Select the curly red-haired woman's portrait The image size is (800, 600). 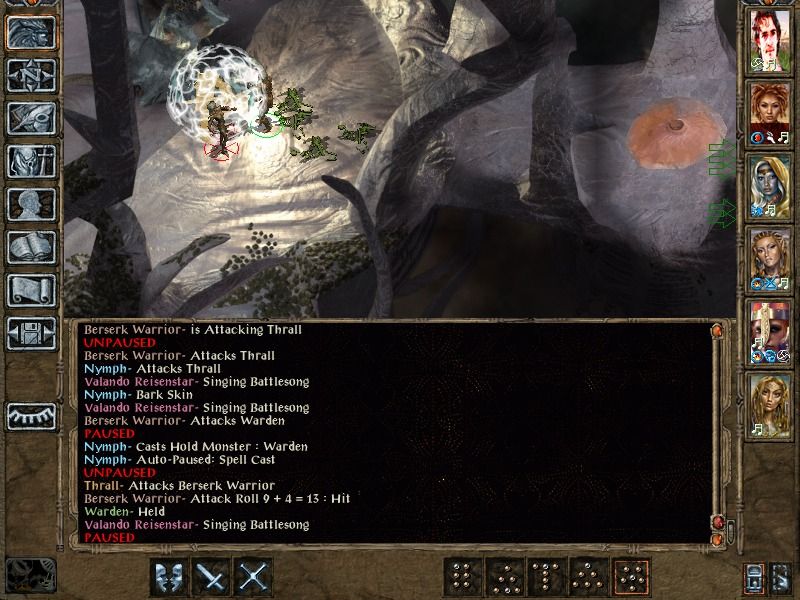770,112
